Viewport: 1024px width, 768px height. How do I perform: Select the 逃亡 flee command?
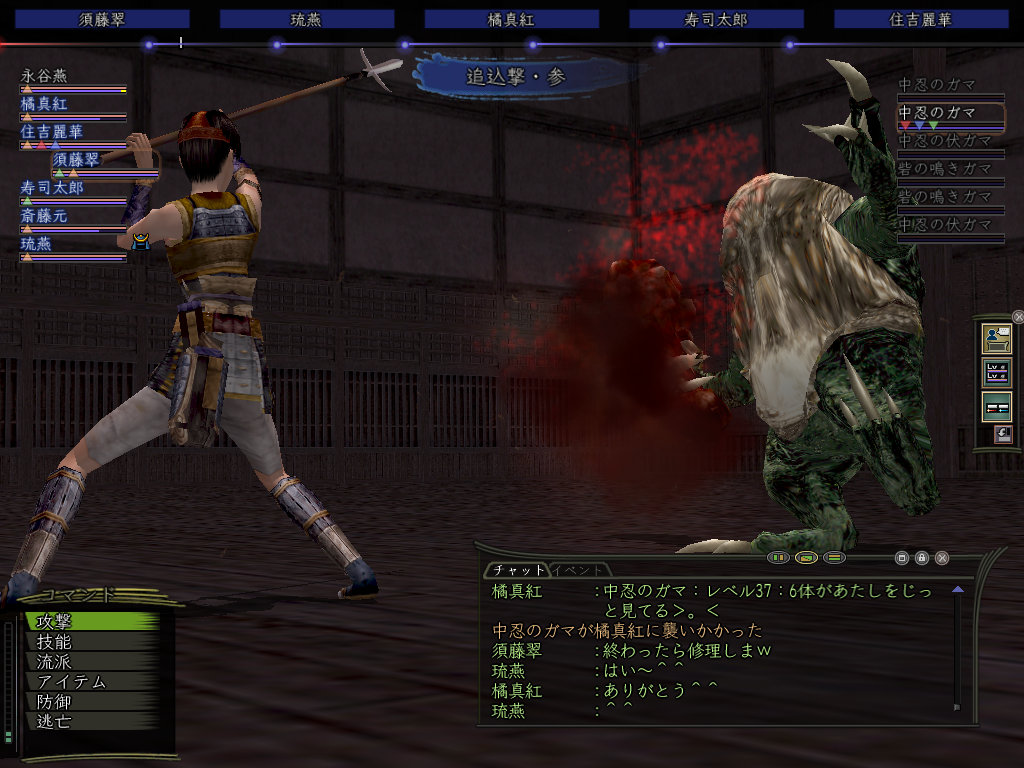coord(90,721)
